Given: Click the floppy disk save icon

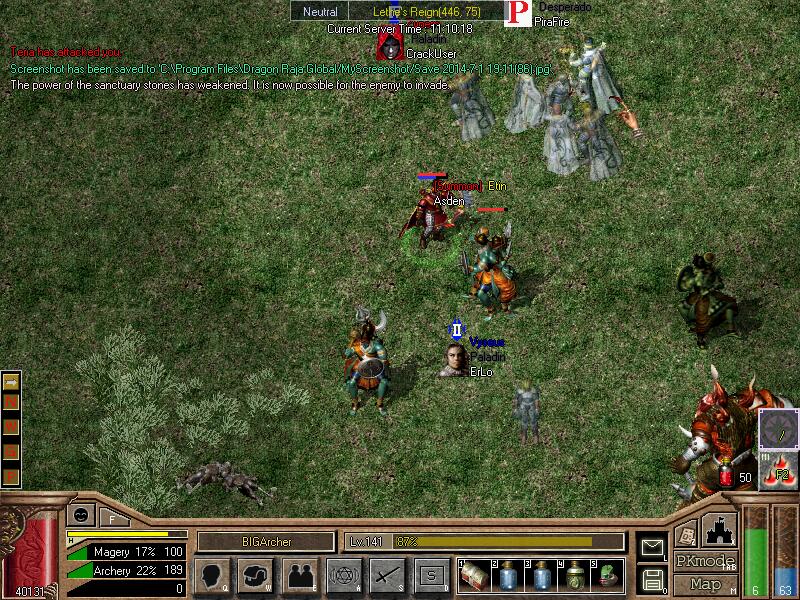Looking at the screenshot, I should (652, 578).
